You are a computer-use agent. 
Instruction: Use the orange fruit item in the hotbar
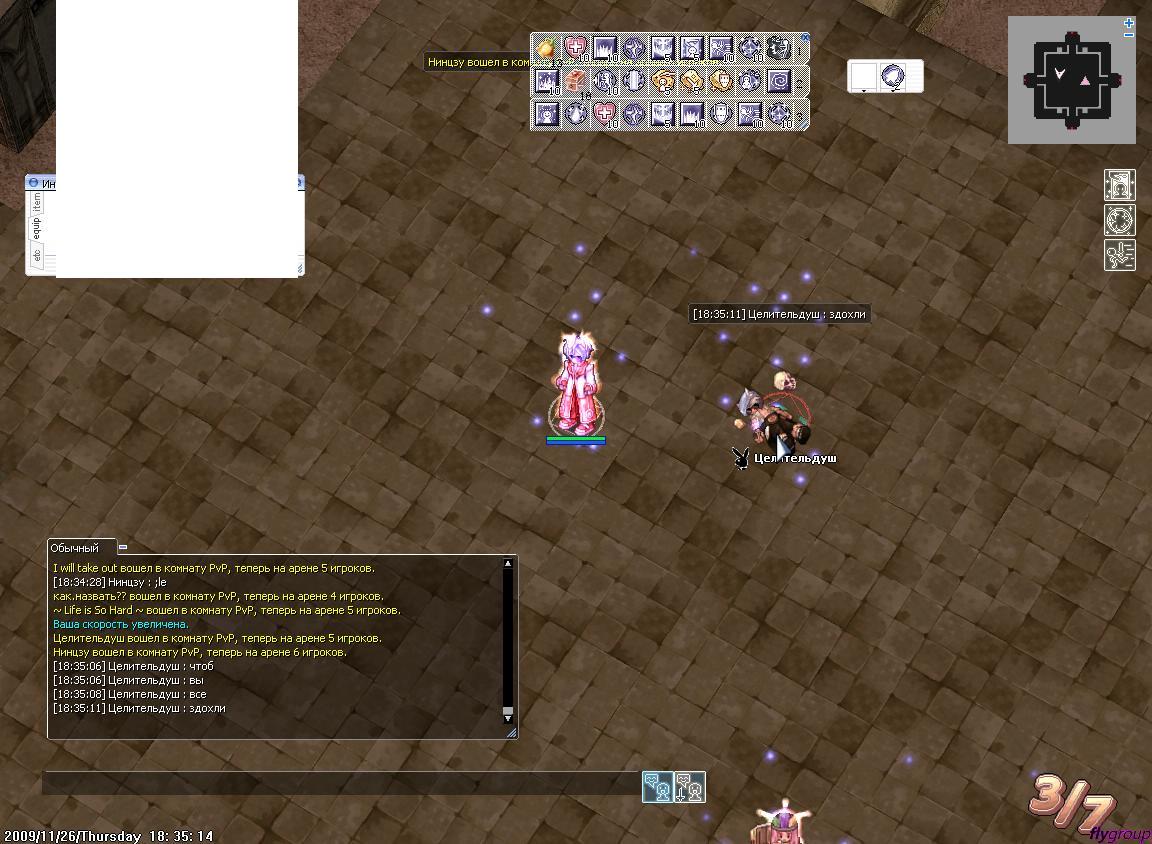[x=546, y=48]
